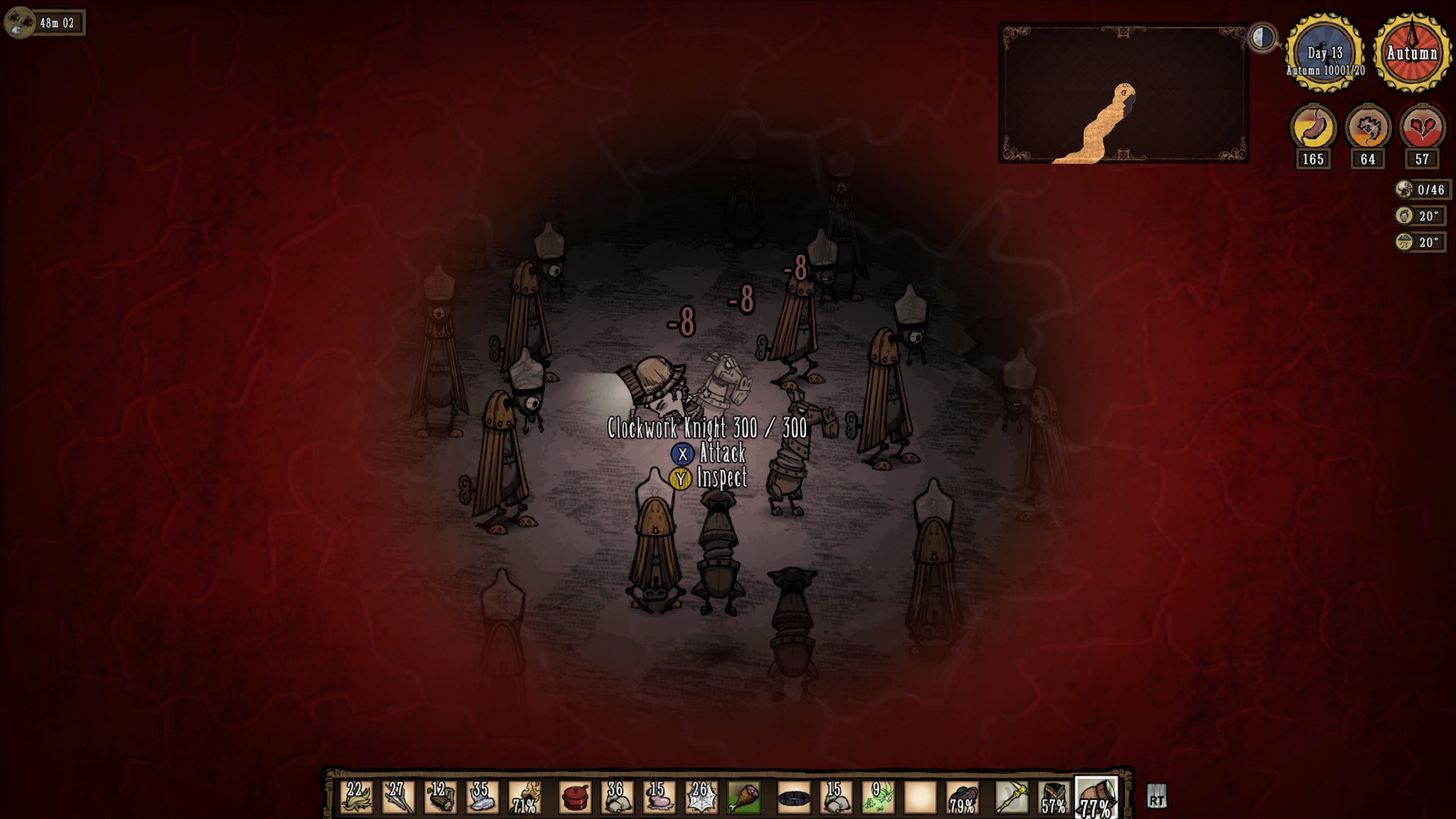The image size is (1456, 819).
Task: Pick the striped bundle at 79%
Action: click(x=962, y=798)
